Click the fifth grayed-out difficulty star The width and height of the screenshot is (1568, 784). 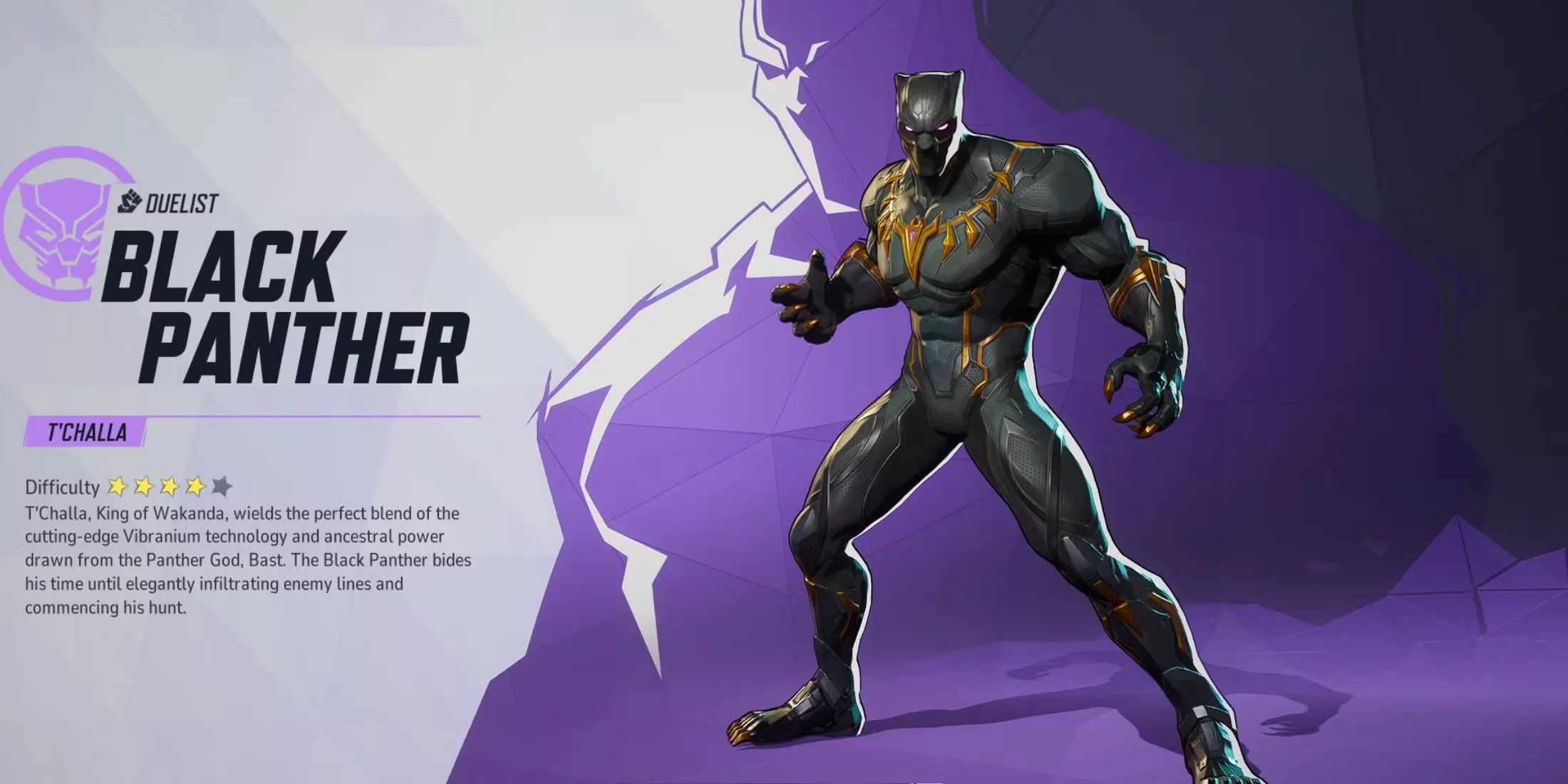pyautogui.click(x=220, y=488)
